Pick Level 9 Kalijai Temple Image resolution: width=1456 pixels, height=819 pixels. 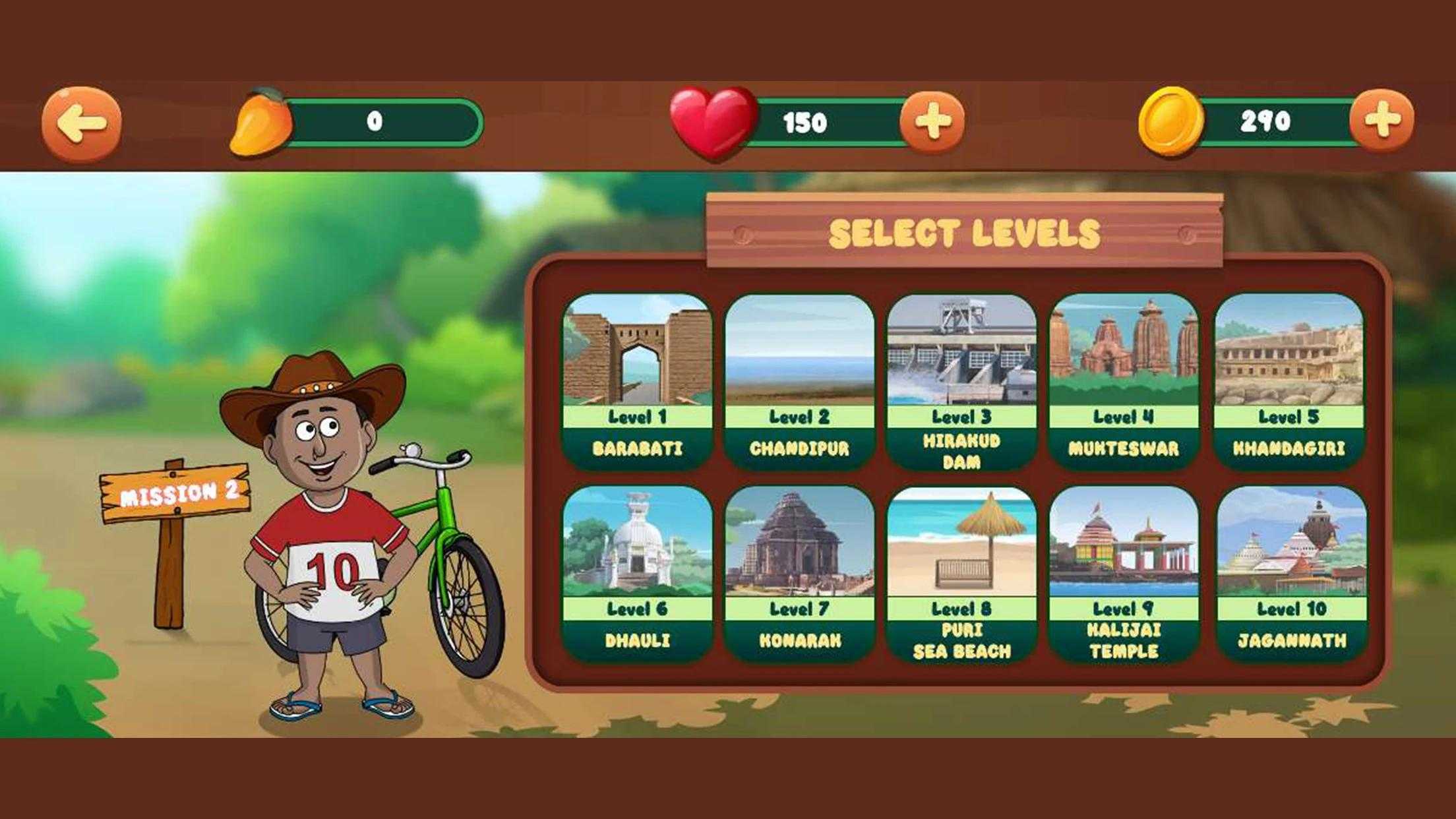(x=1124, y=573)
